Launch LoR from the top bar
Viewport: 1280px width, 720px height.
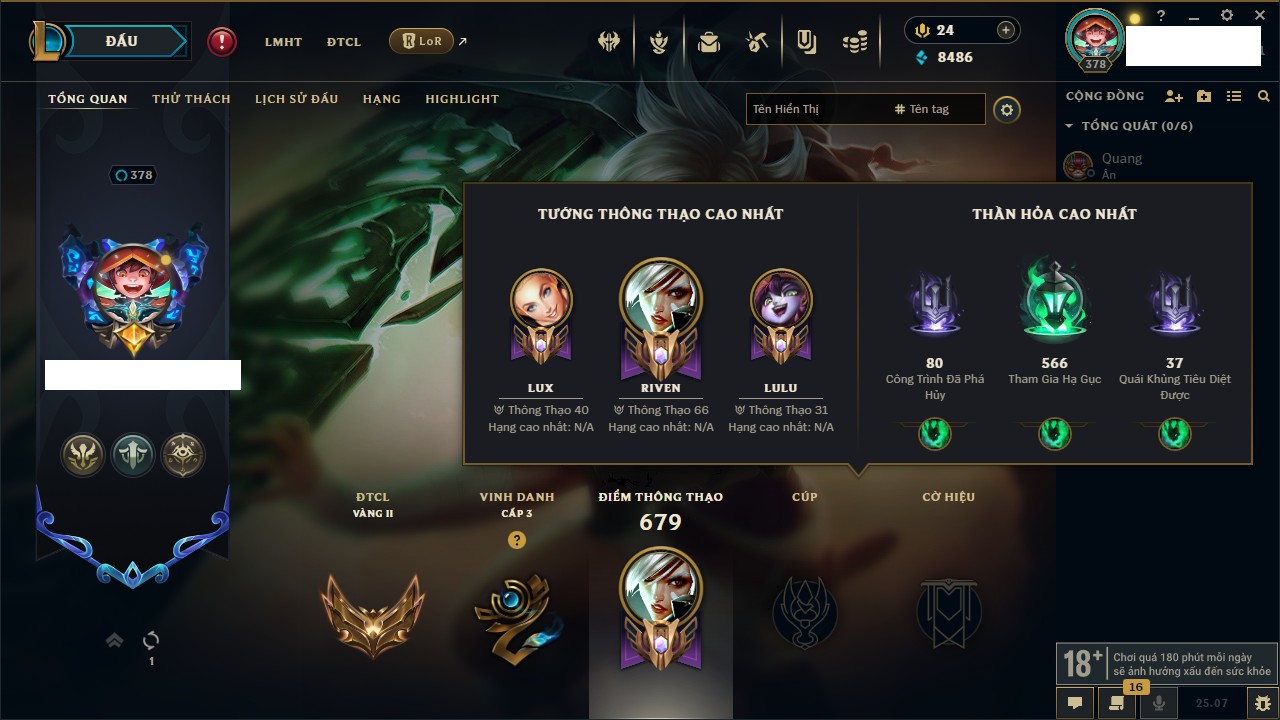421,42
